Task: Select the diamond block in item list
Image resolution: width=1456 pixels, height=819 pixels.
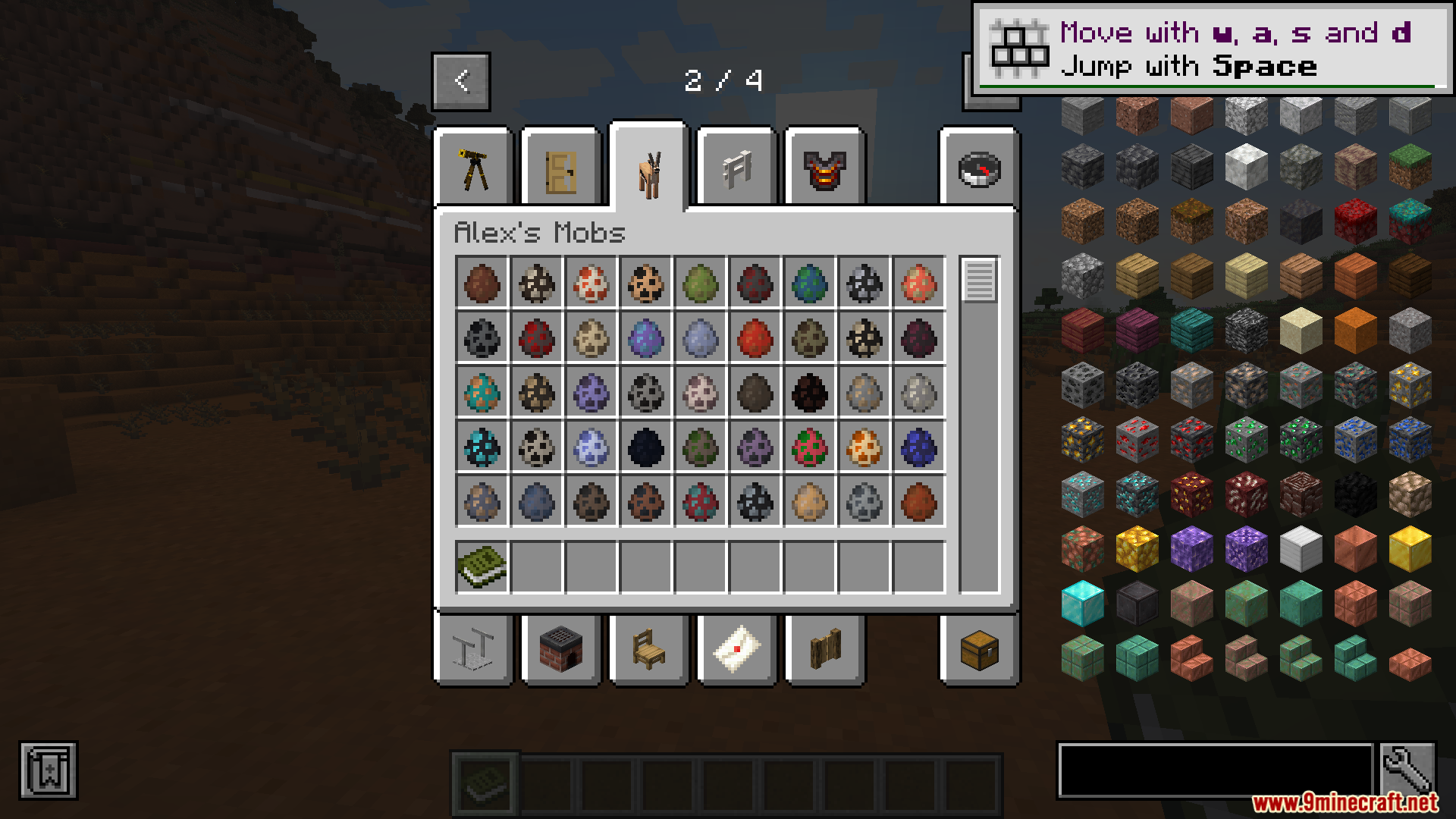Action: pos(1083,604)
